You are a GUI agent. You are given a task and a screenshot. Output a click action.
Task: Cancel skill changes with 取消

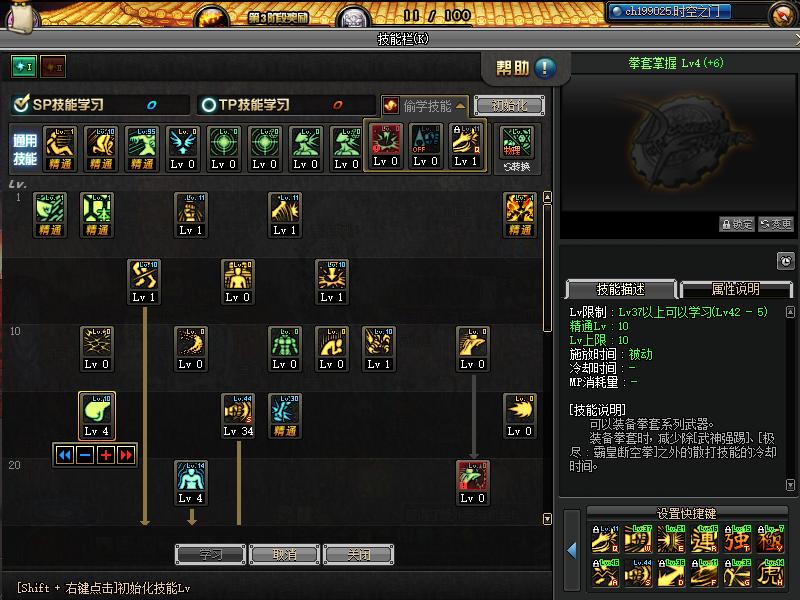point(284,554)
